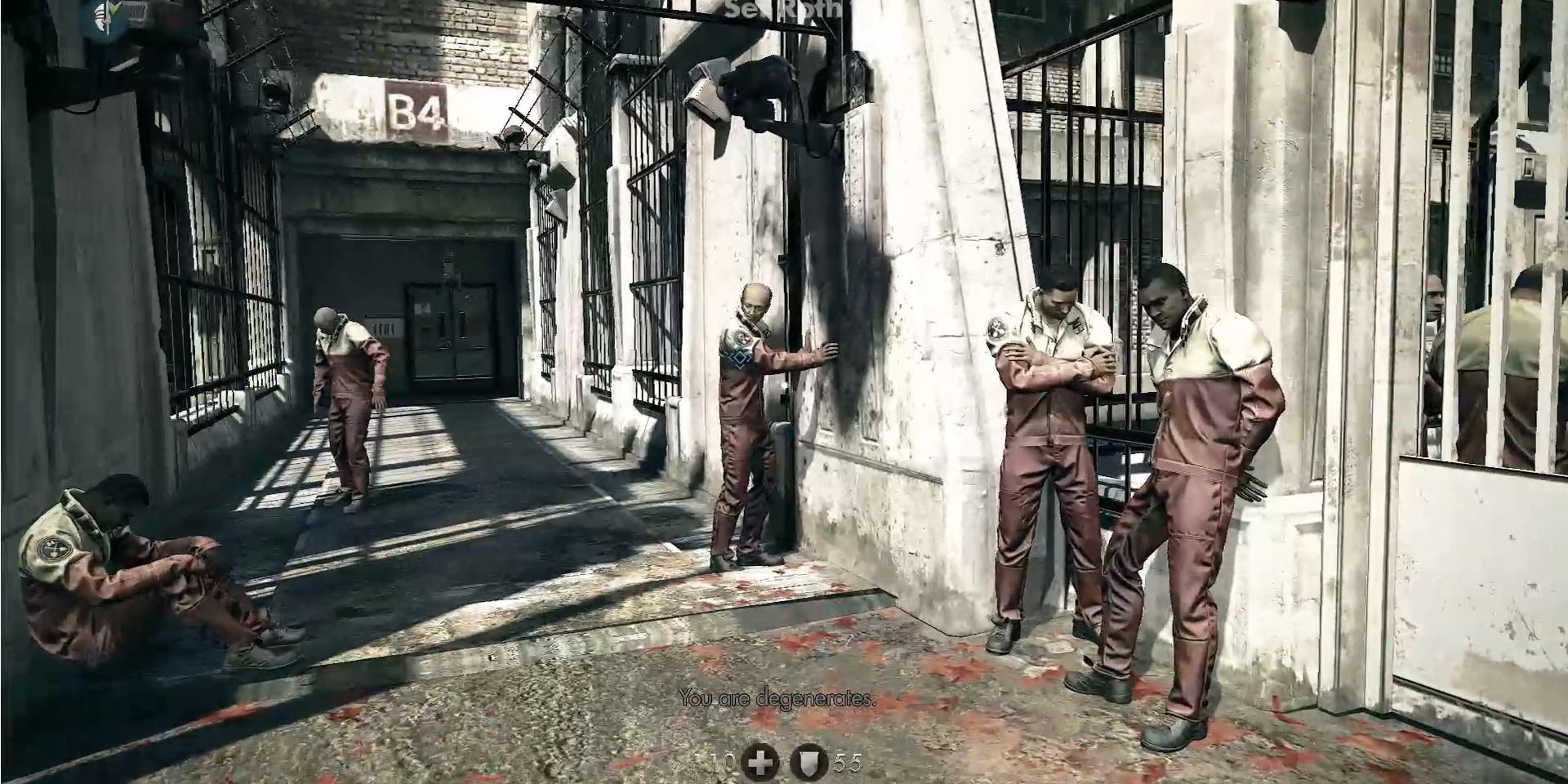This screenshot has height=784, width=1568.
Task: Click the health value 10 readout
Action: pos(717,764)
